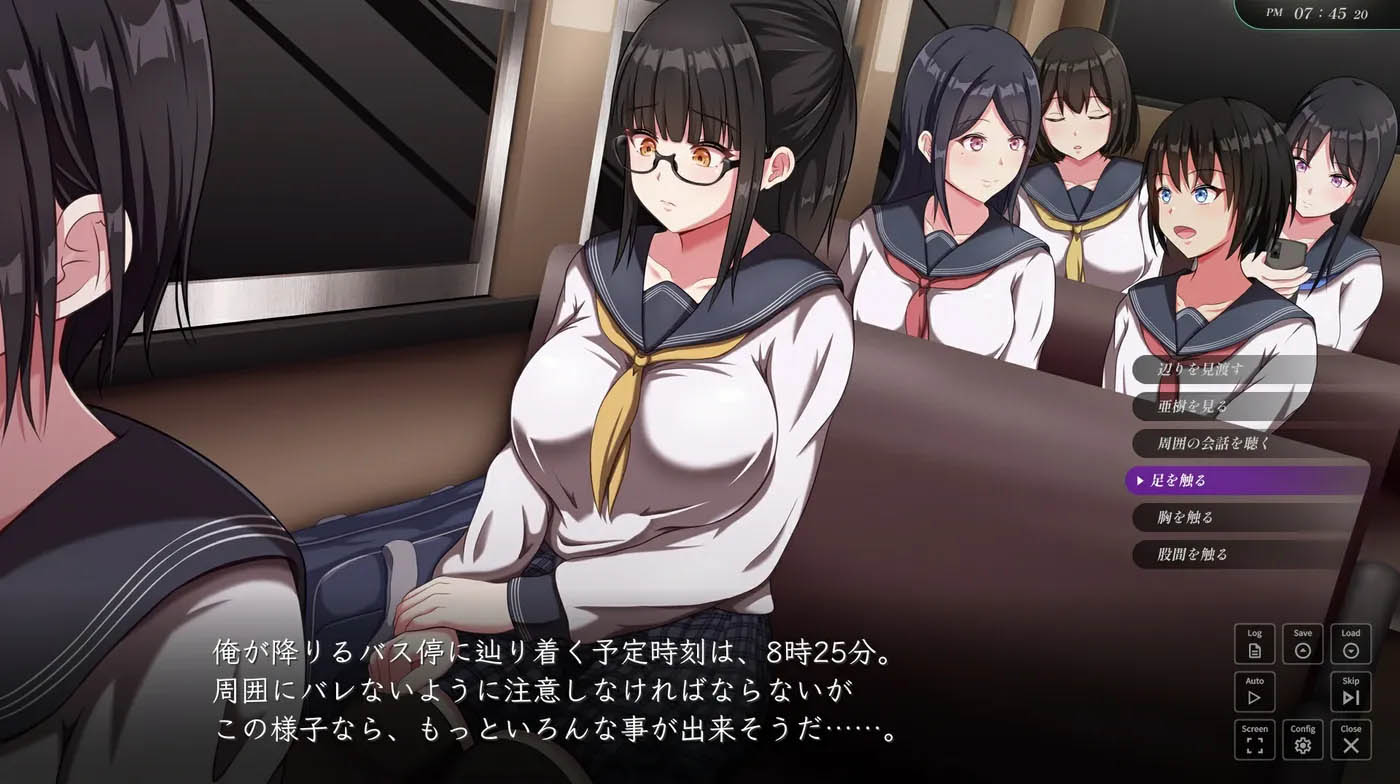Open the Save screen
Image resolution: width=1400 pixels, height=784 pixels.
[1304, 643]
